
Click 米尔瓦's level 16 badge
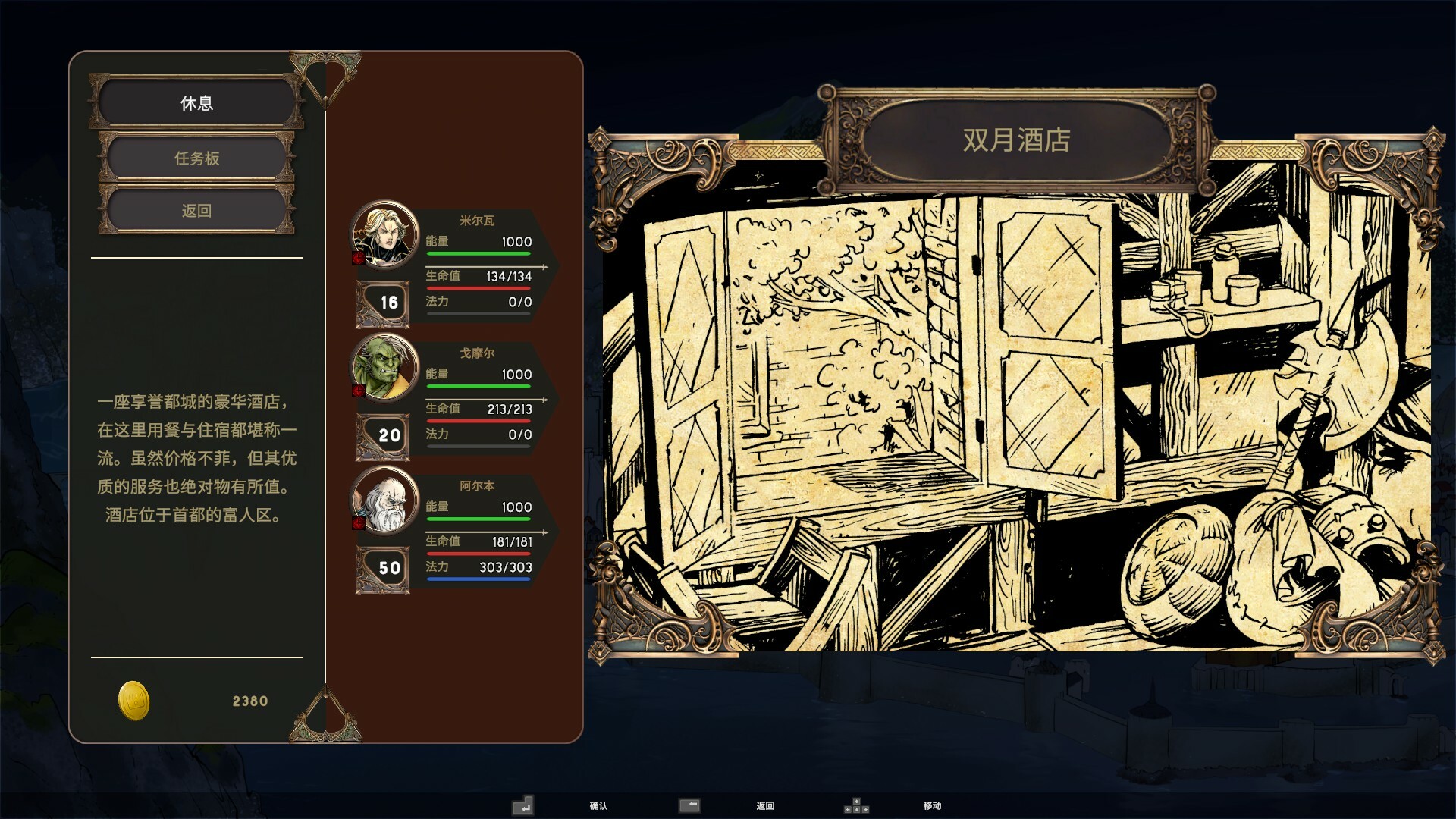click(382, 303)
